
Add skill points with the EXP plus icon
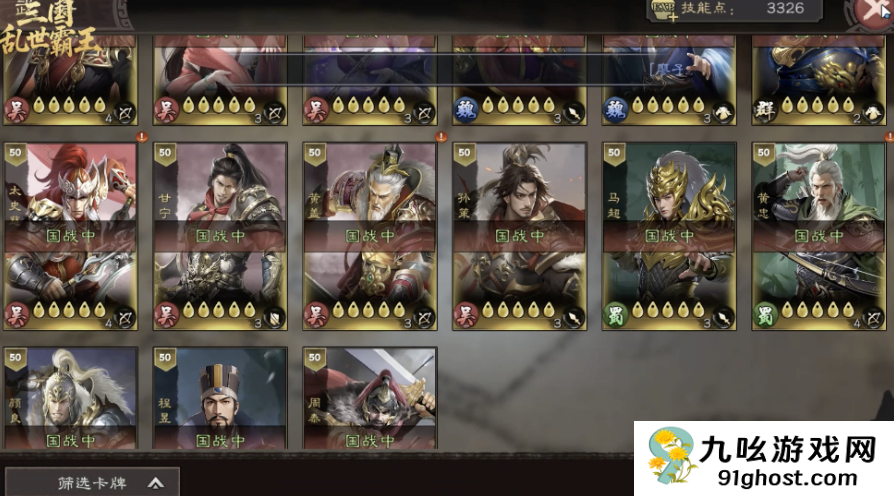tap(664, 10)
